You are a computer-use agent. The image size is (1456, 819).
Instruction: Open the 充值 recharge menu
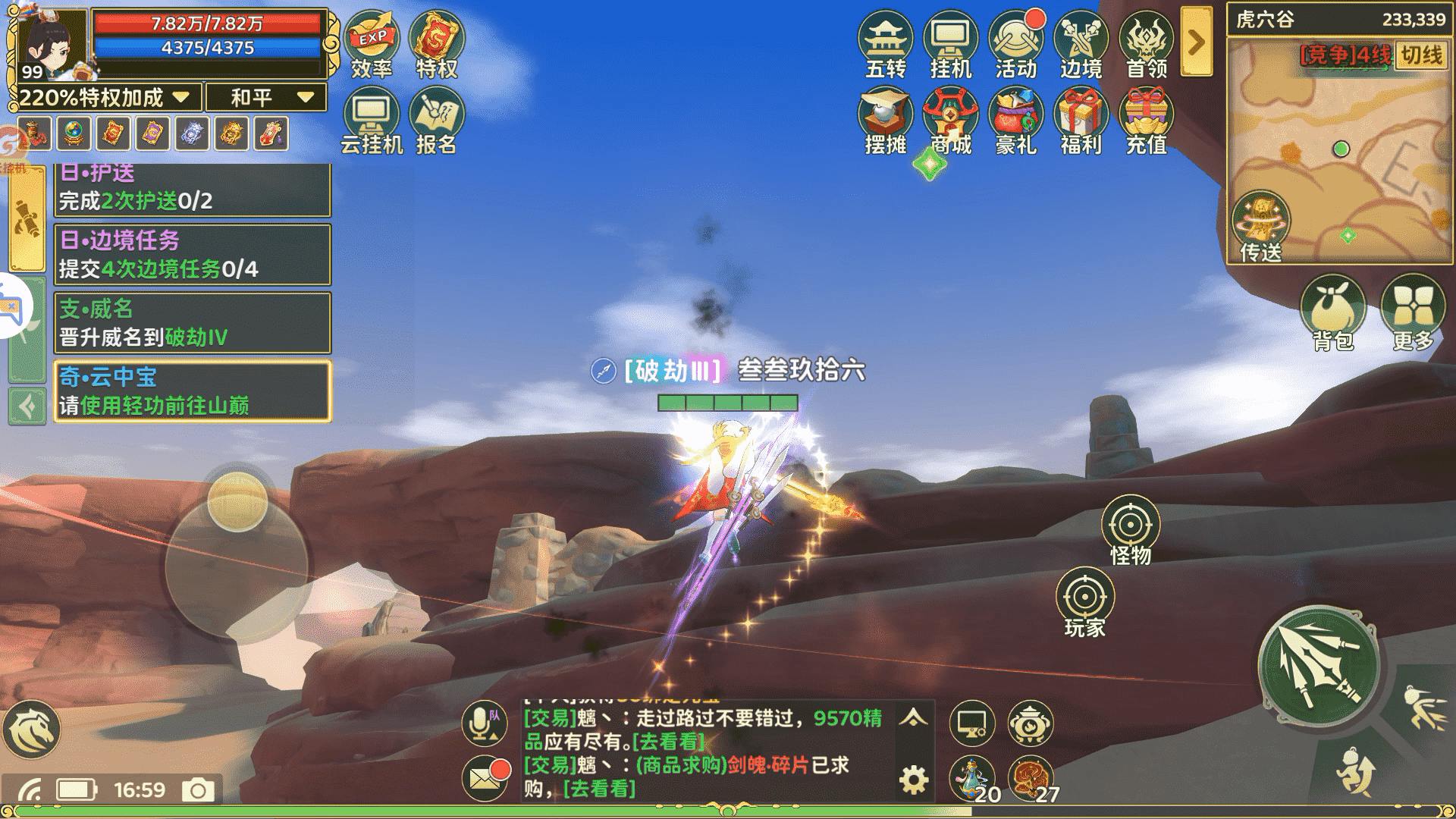click(x=1146, y=121)
